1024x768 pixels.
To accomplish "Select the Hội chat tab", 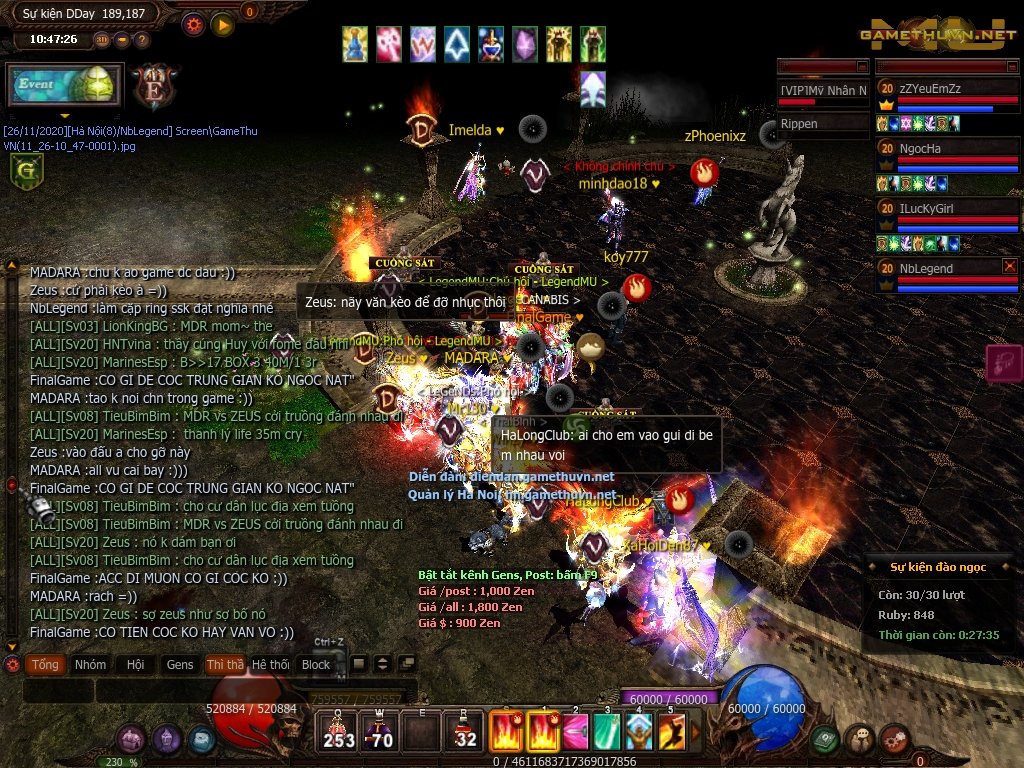I will click(136, 664).
